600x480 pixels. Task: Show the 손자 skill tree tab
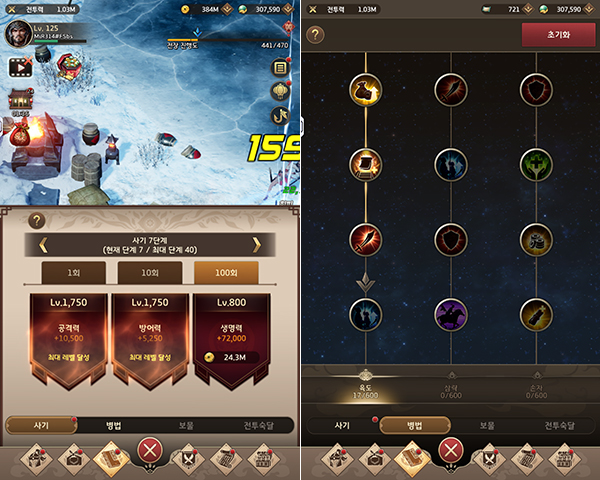pos(538,392)
